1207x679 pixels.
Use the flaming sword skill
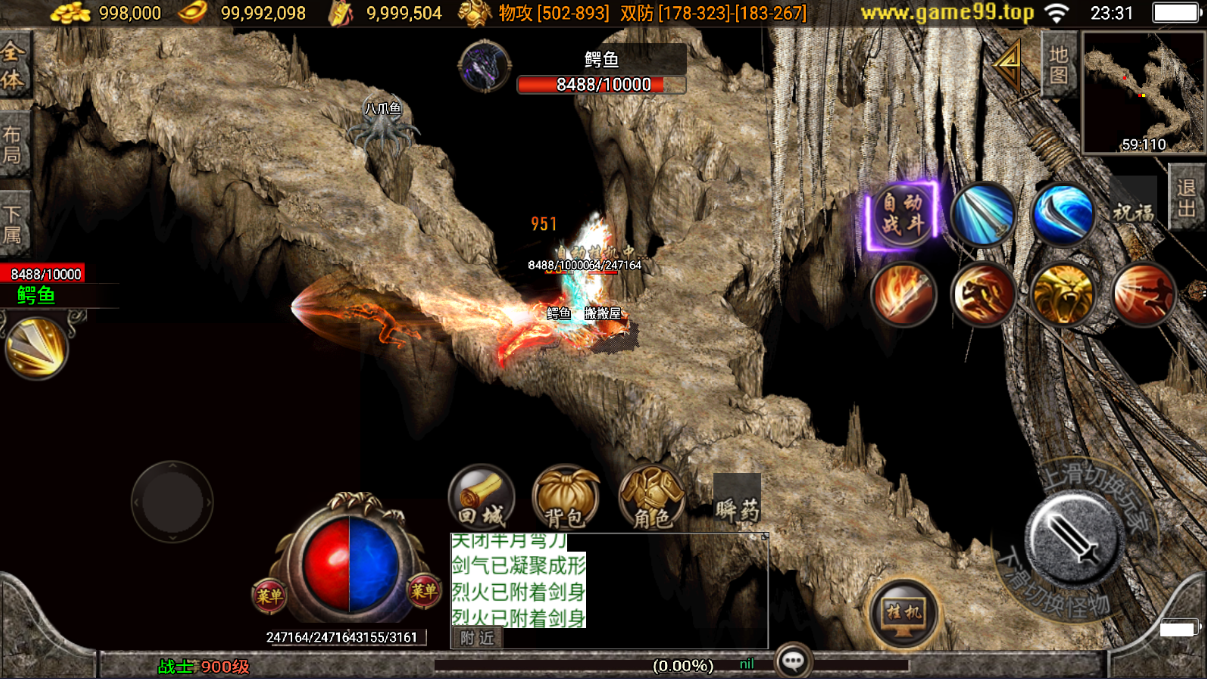pyautogui.click(x=903, y=295)
